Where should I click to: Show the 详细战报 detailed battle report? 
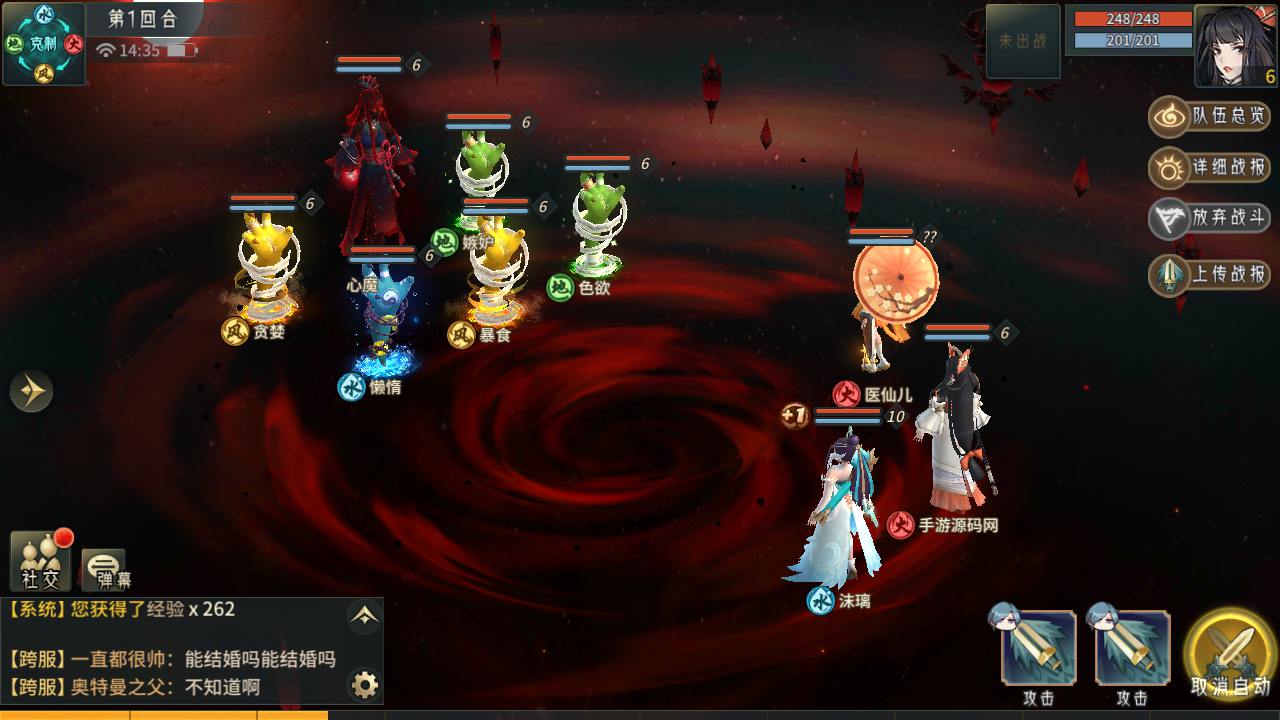pyautogui.click(x=1210, y=167)
